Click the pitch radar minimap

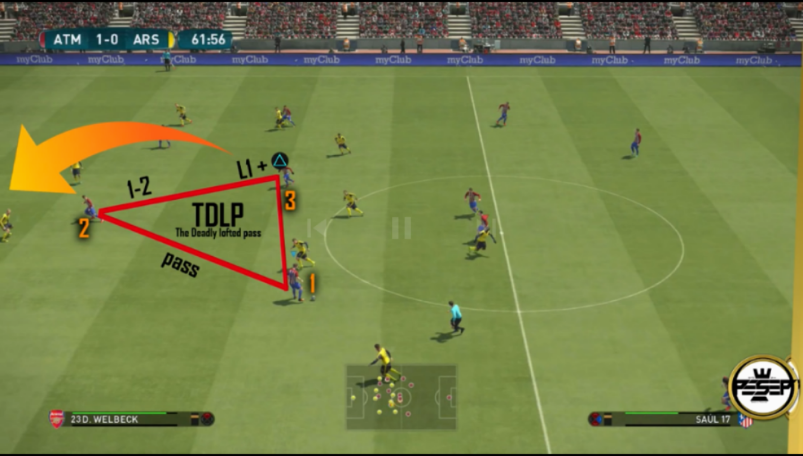pyautogui.click(x=401, y=396)
